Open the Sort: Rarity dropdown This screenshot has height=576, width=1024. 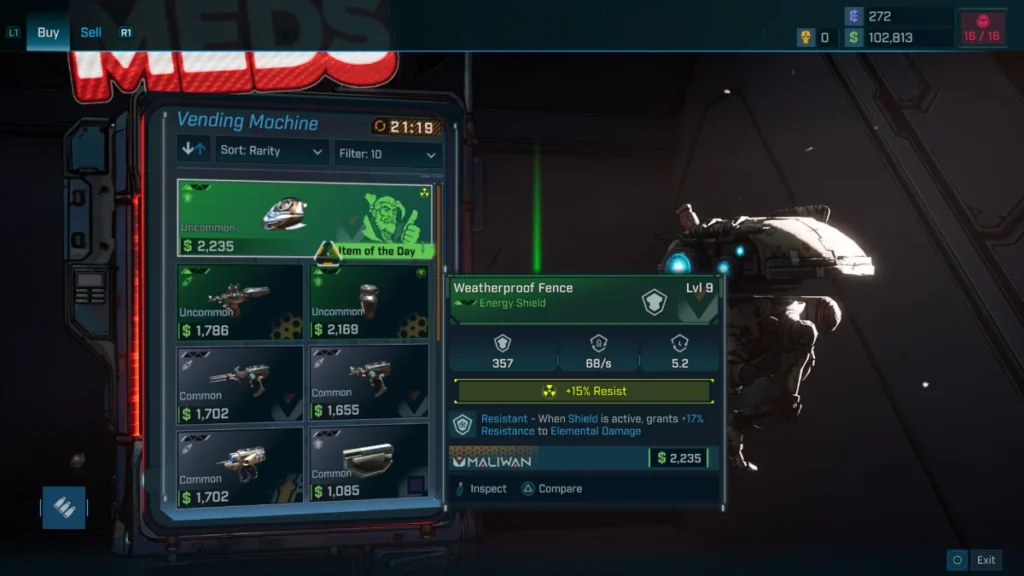272,151
